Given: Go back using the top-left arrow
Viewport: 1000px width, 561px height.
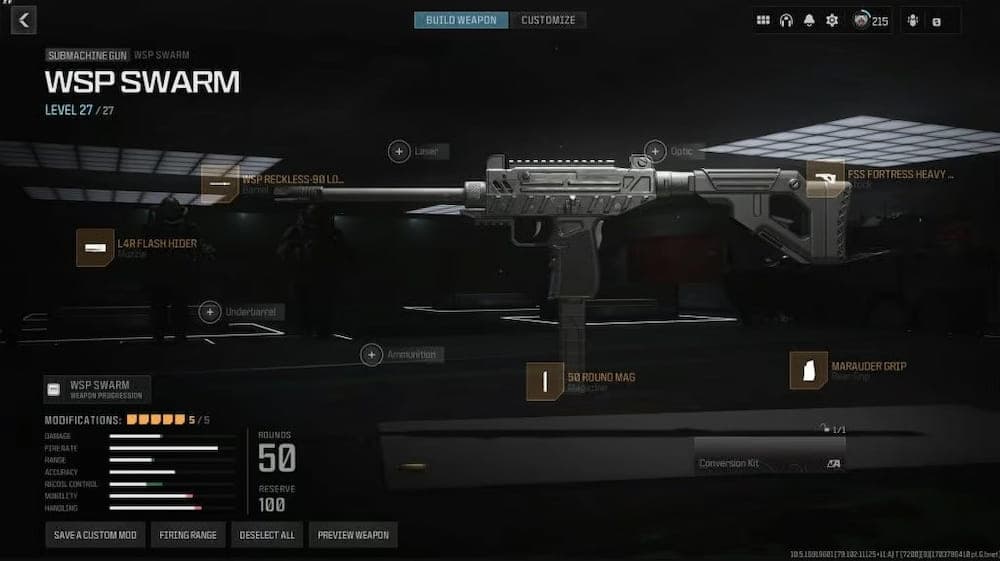Looking at the screenshot, I should (24, 19).
